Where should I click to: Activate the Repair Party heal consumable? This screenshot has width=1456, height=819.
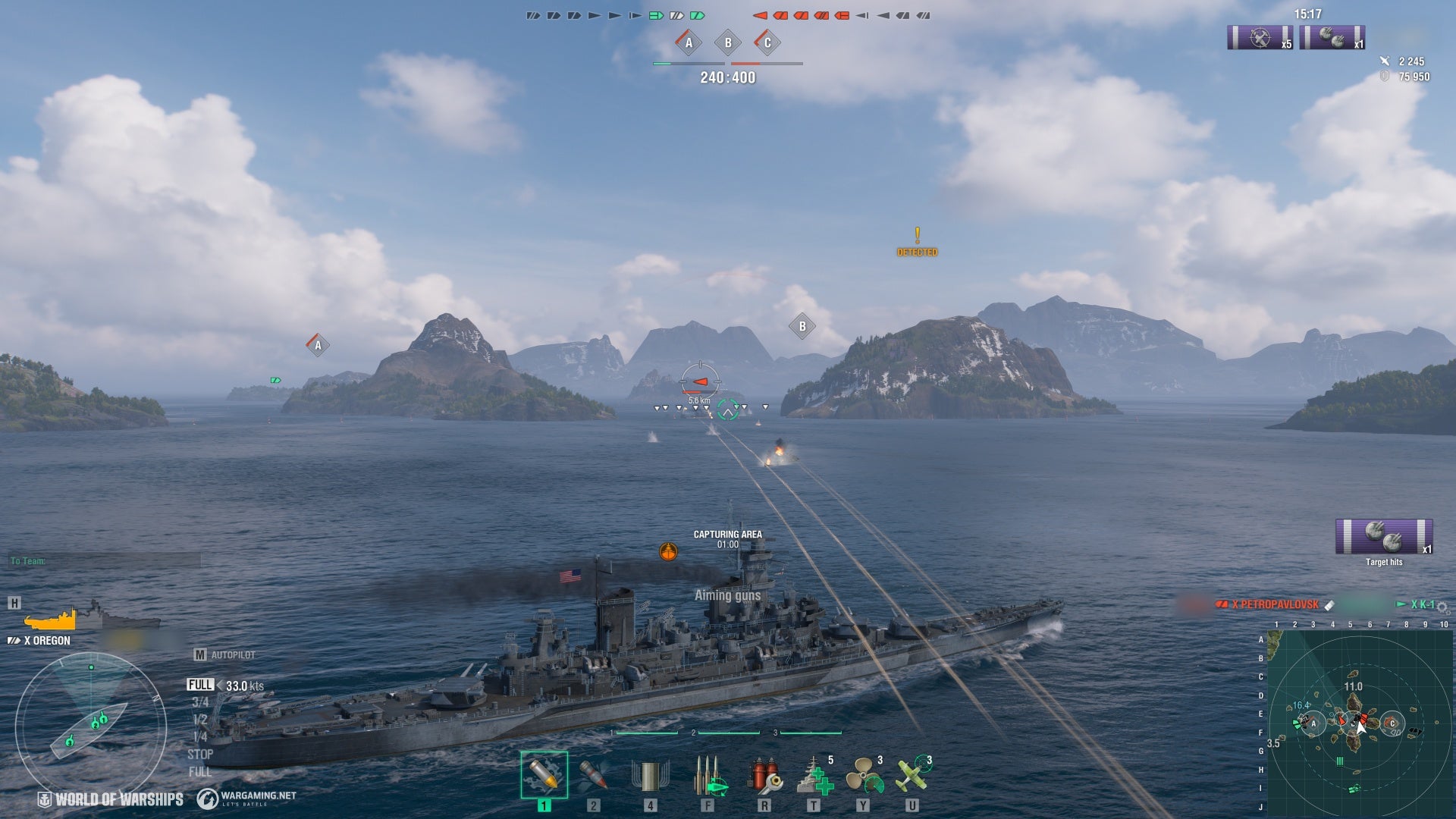(x=814, y=776)
